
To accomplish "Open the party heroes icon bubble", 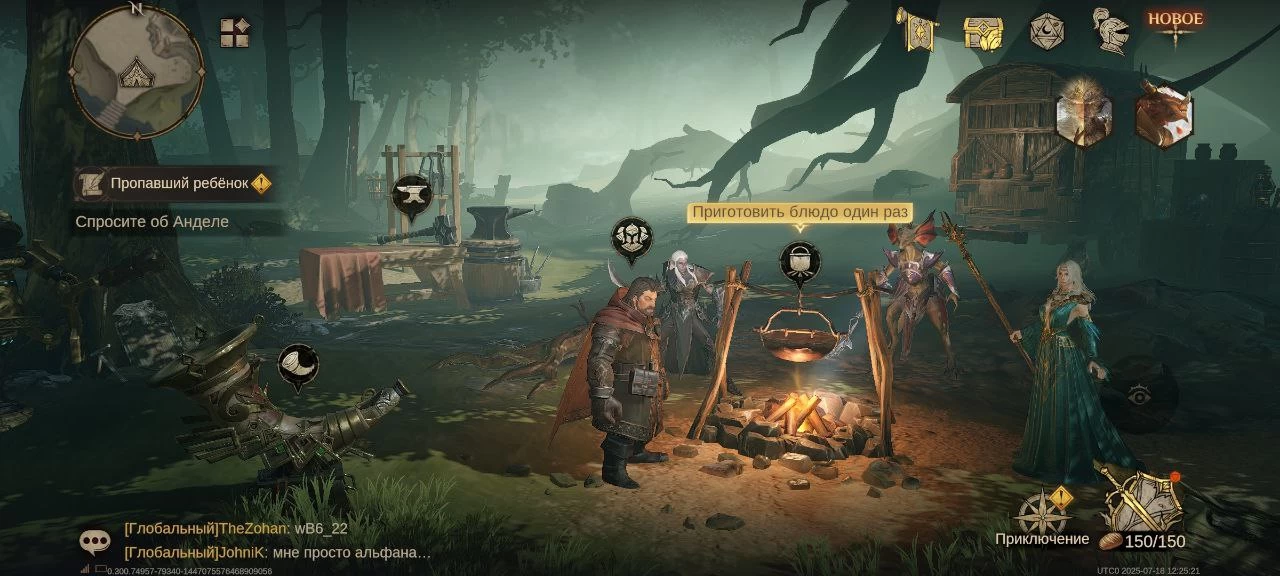I will (x=632, y=238).
